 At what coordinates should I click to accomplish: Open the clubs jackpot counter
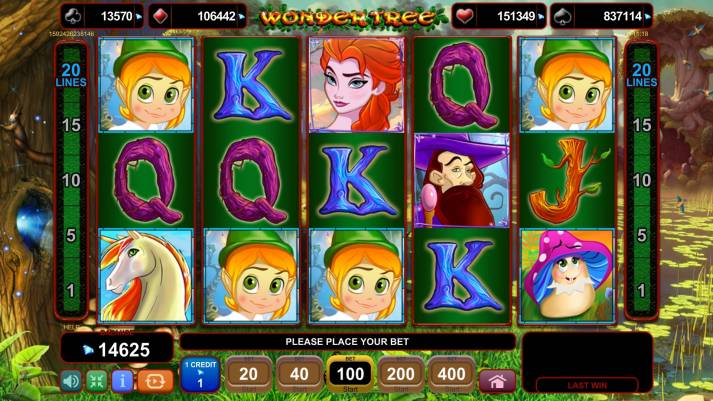point(104,16)
